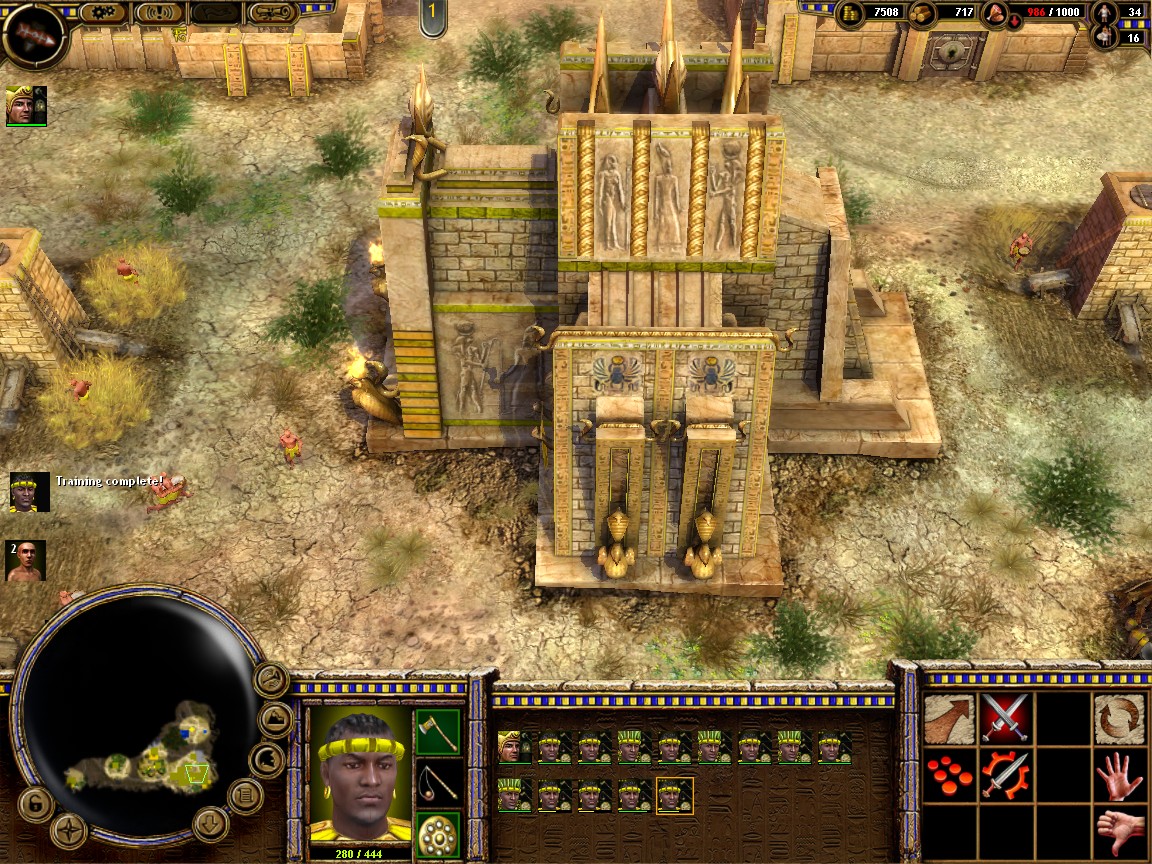Click the hero portrait below the top-left emblem
The width and height of the screenshot is (1152, 864).
tap(26, 105)
